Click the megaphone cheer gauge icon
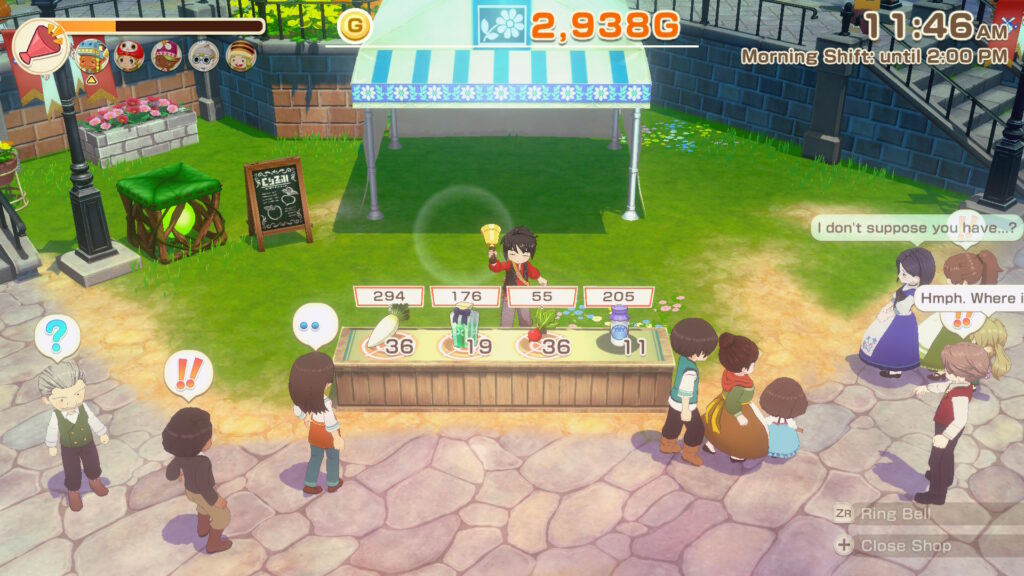This screenshot has height=576, width=1024. pyautogui.click(x=41, y=46)
